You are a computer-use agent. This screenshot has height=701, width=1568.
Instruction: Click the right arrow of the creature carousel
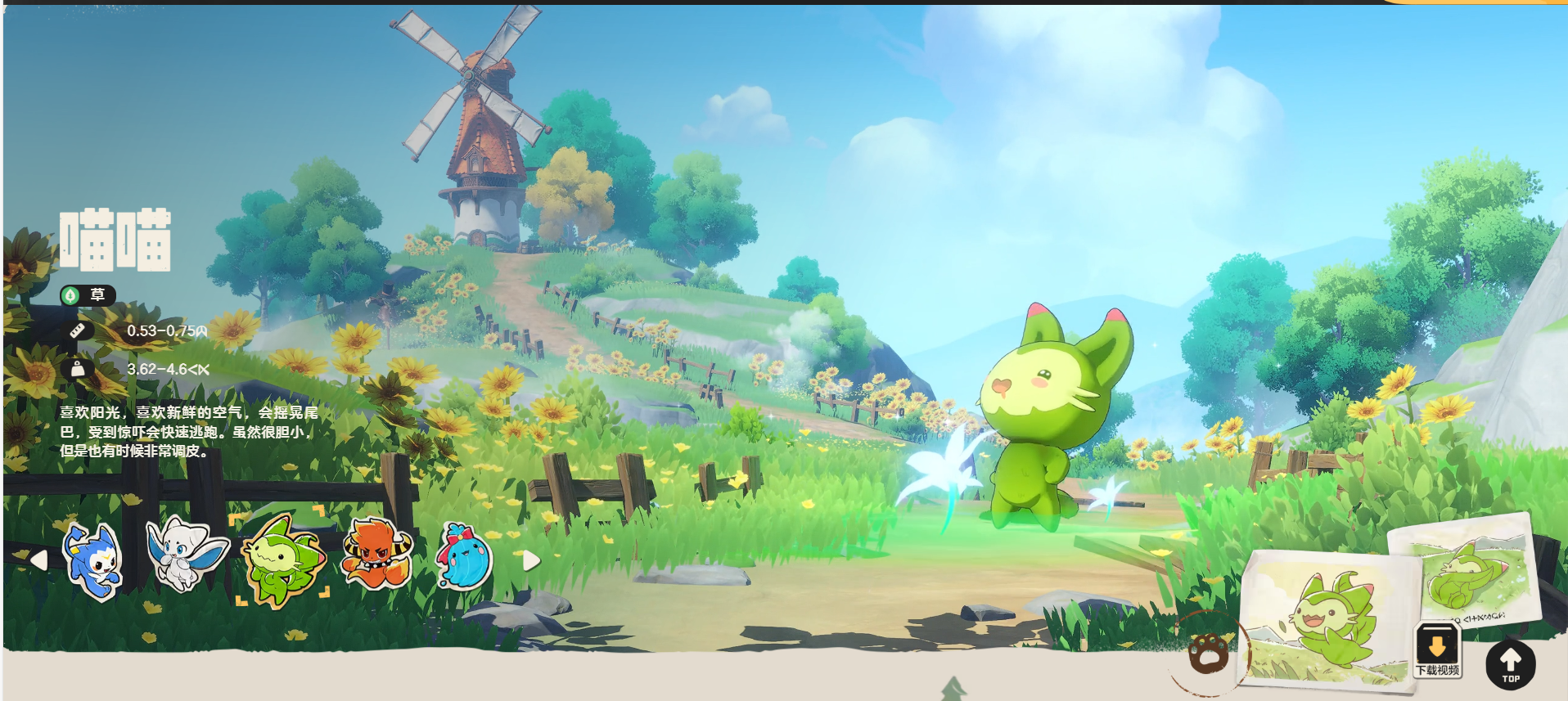coord(531,559)
